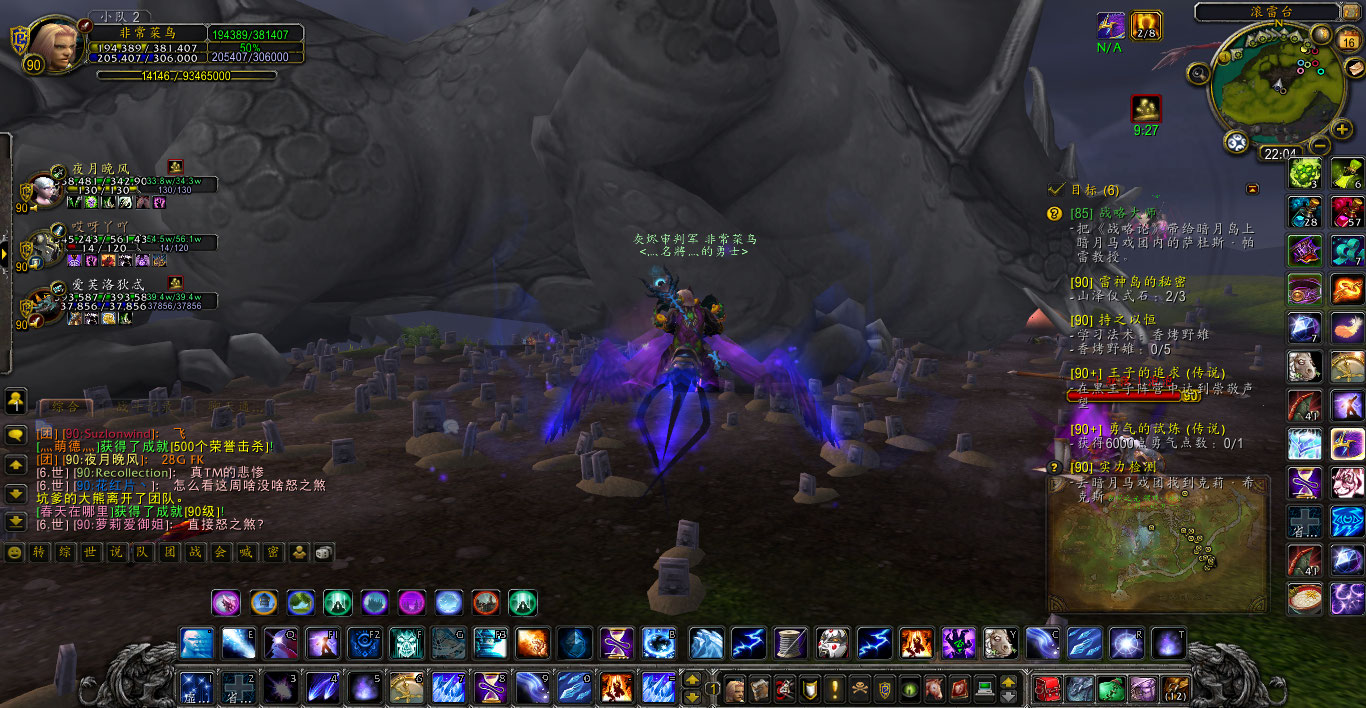Jump chat to the bottom

click(16, 521)
